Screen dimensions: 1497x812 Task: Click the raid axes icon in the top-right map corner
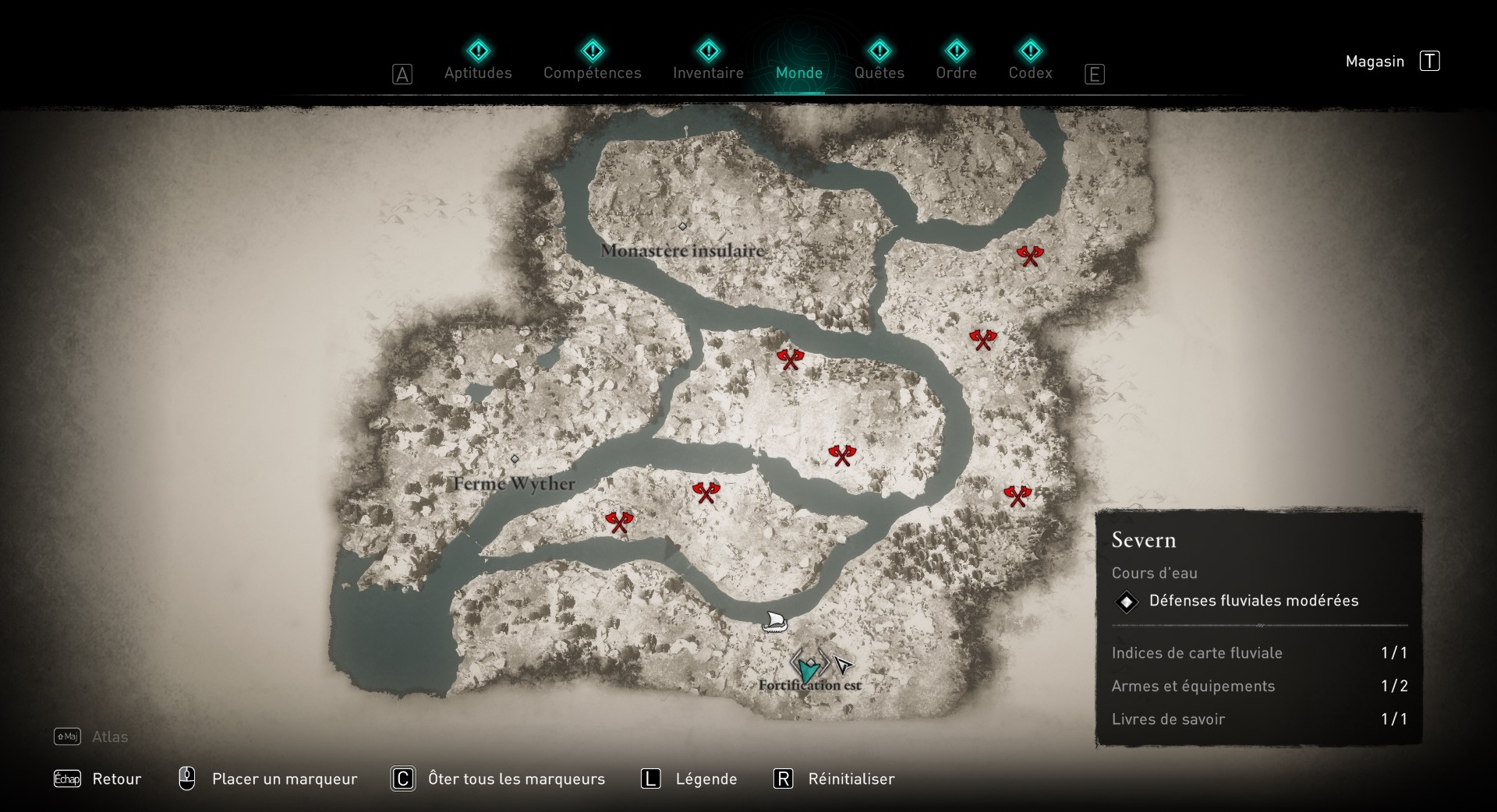tap(1029, 255)
